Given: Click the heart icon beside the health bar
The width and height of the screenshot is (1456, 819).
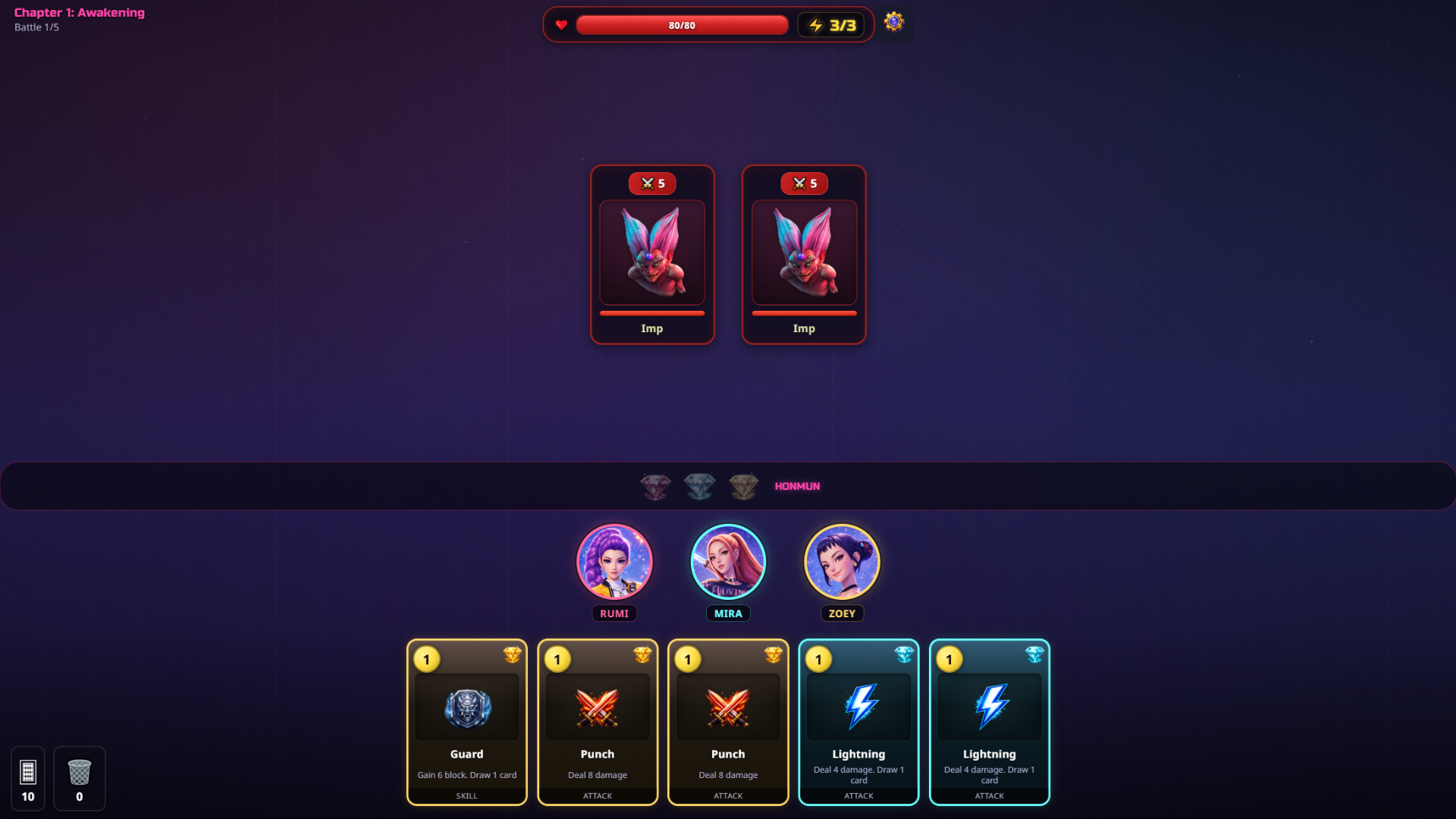Looking at the screenshot, I should 561,25.
